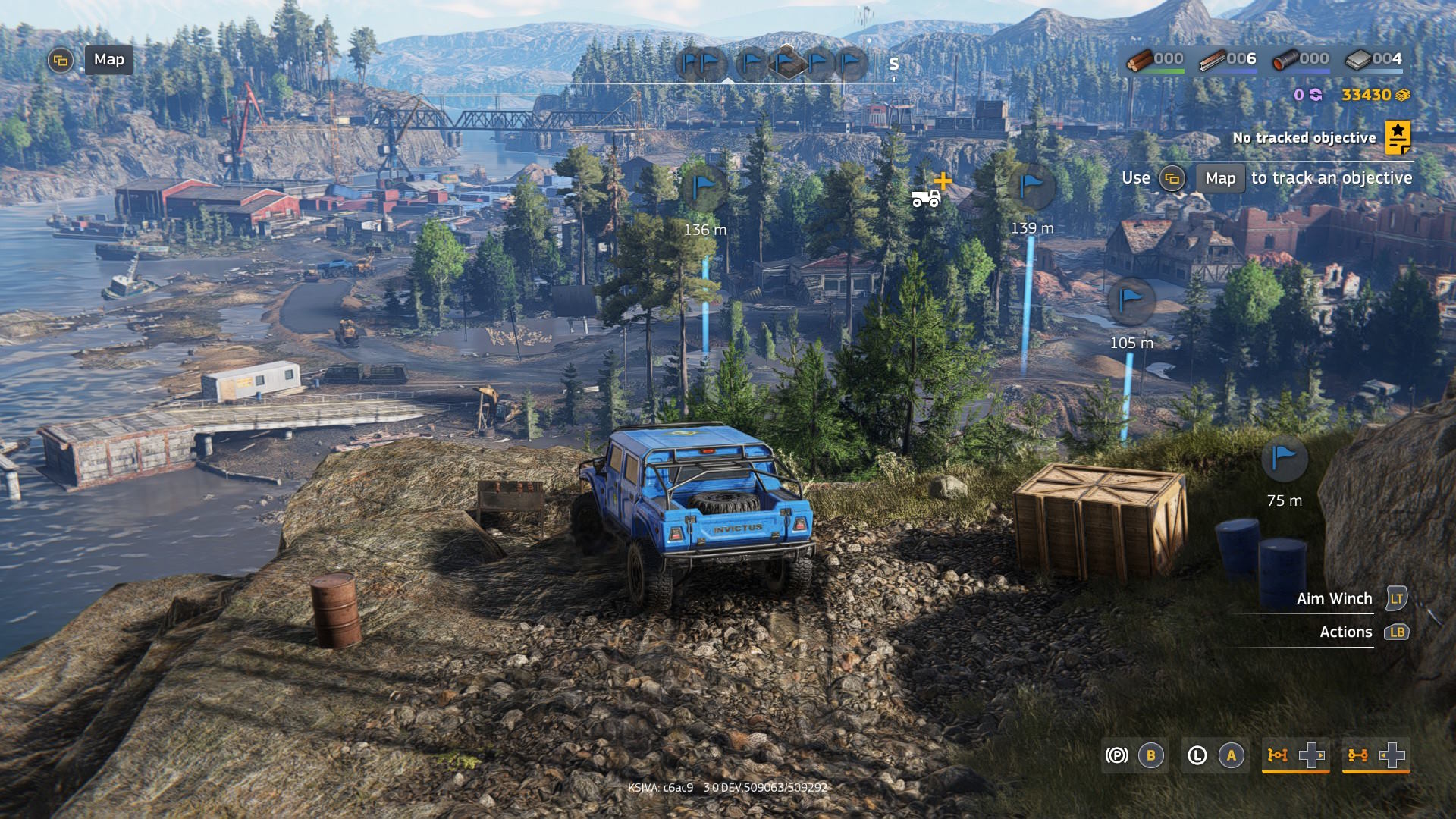Choose the flag marker showing 105 m

point(1131,300)
